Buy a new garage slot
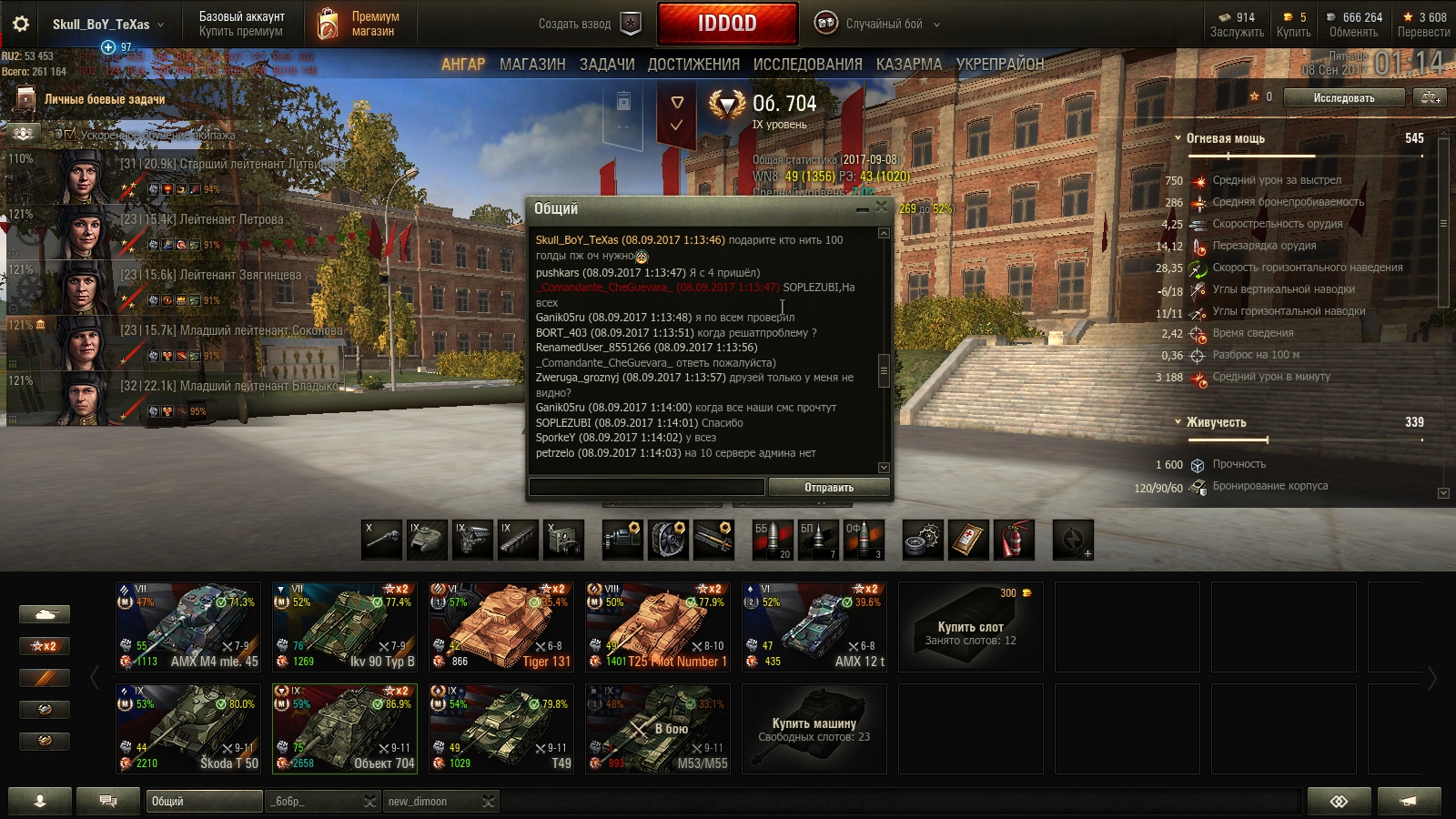This screenshot has width=1456, height=819. pyautogui.click(x=971, y=627)
